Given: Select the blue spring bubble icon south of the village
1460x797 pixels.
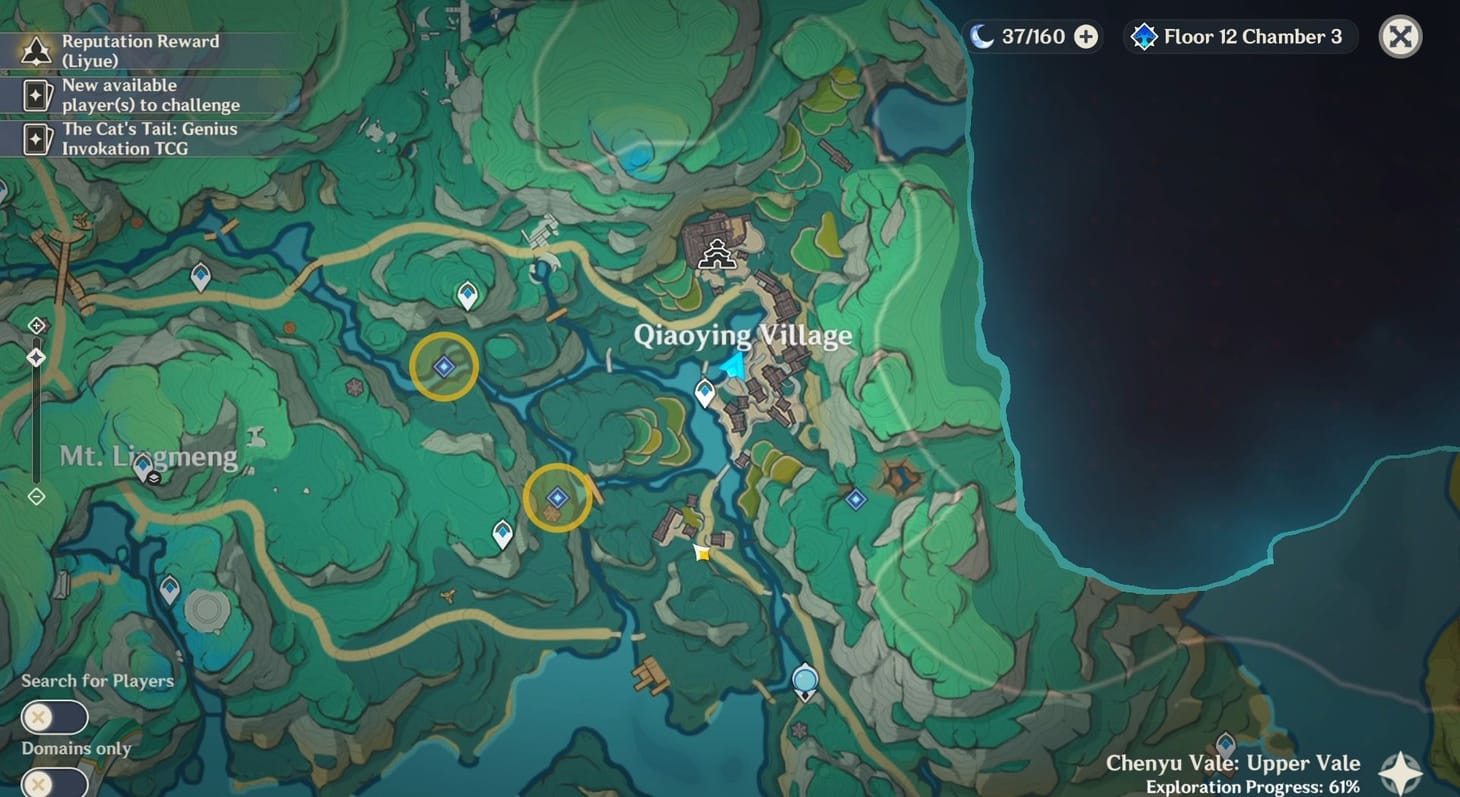Looking at the screenshot, I should (x=804, y=678).
